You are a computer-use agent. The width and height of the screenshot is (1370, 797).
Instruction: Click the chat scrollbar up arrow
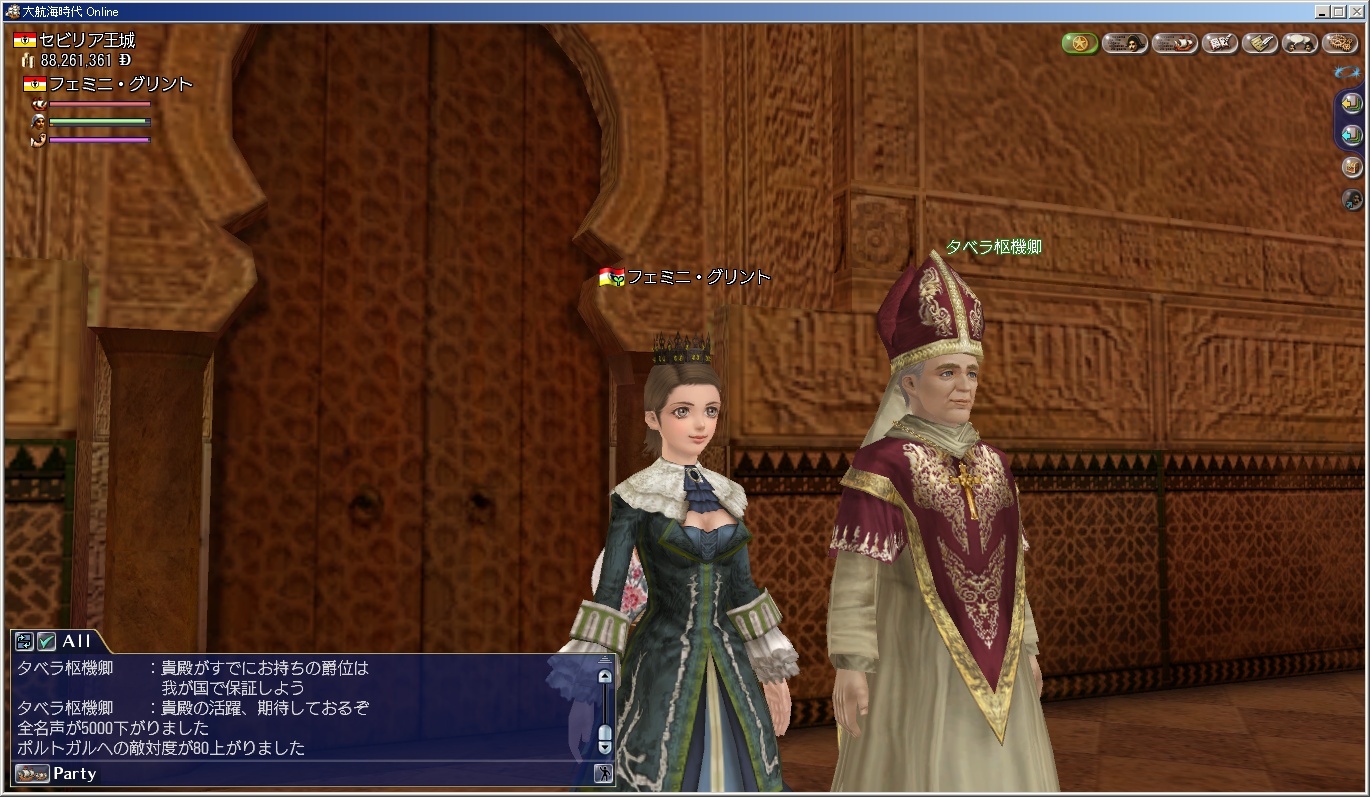pyautogui.click(x=604, y=676)
